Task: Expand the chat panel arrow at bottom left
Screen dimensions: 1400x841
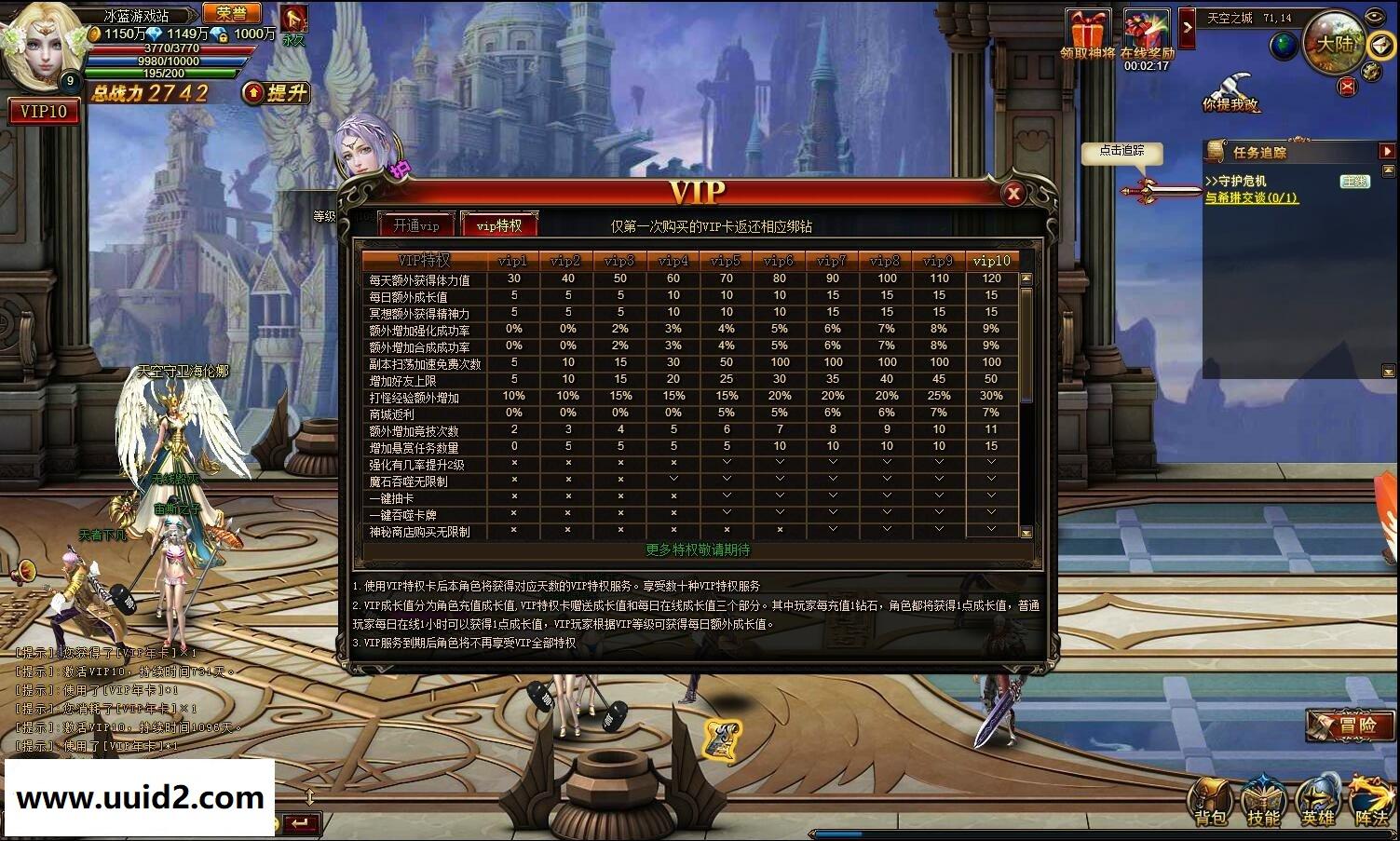Action: click(309, 796)
